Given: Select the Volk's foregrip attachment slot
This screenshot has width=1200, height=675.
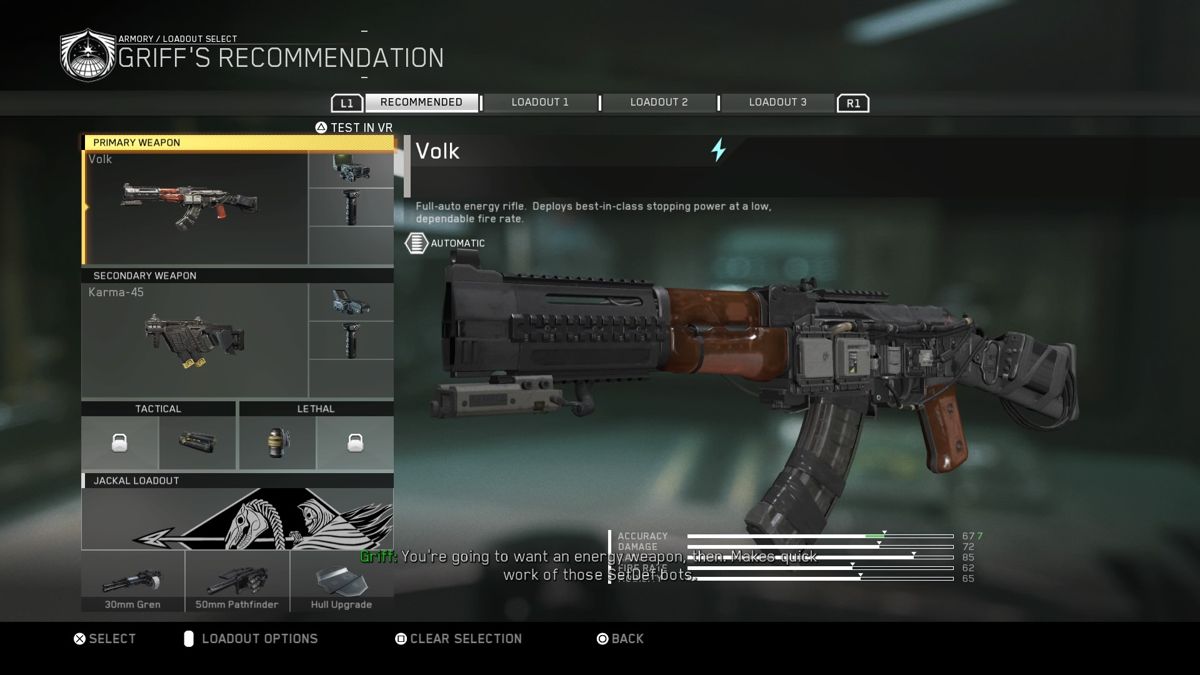Looking at the screenshot, I should (351, 207).
